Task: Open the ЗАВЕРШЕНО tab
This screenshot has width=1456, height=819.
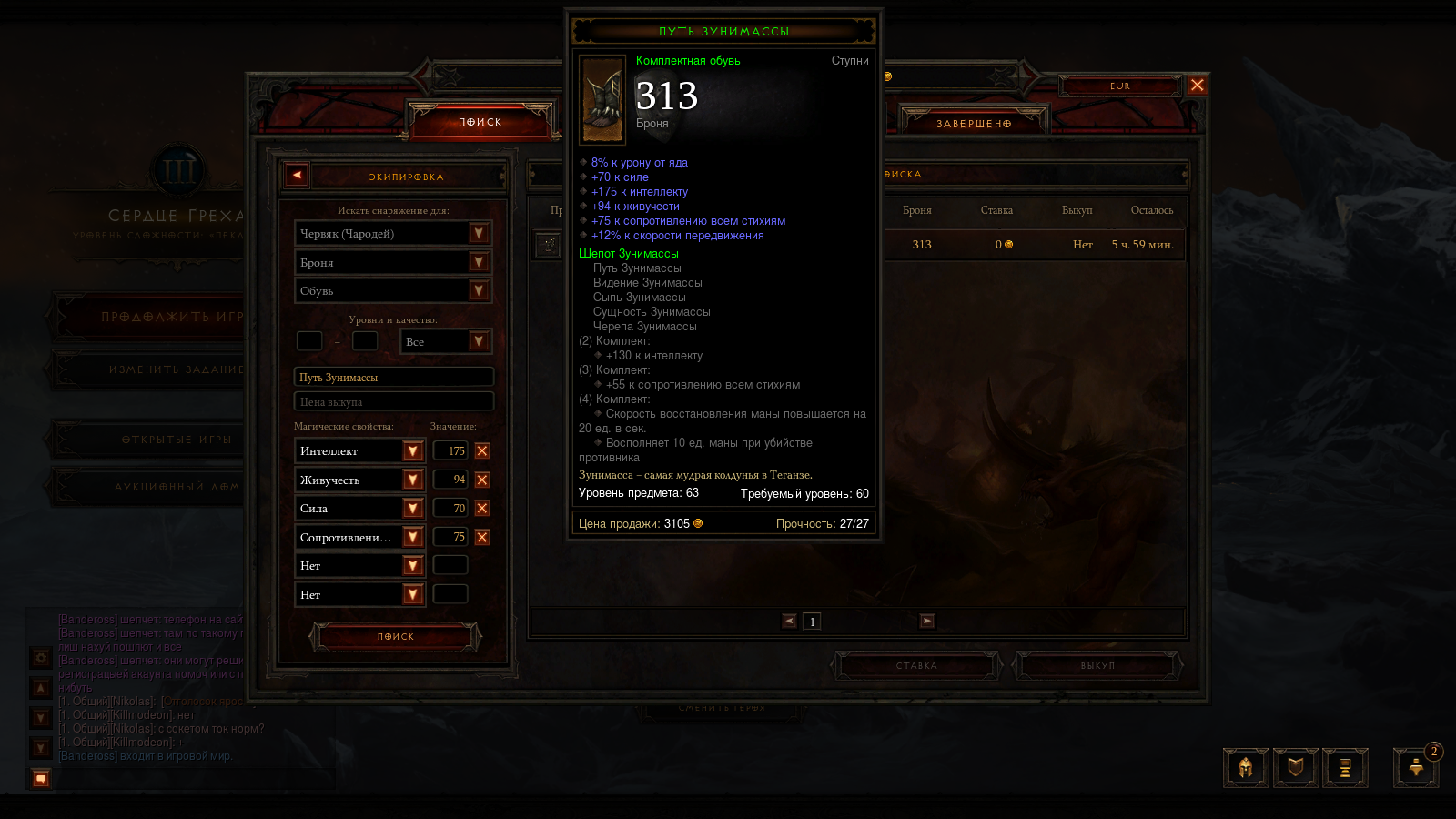Action: [974, 124]
